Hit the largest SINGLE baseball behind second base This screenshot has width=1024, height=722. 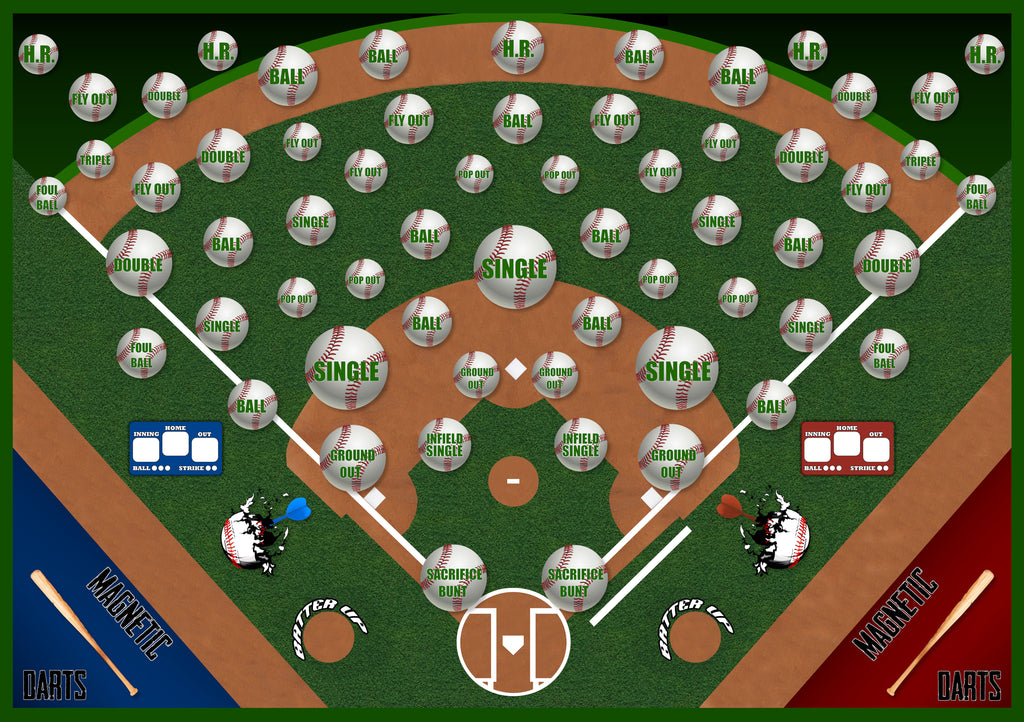515,267
